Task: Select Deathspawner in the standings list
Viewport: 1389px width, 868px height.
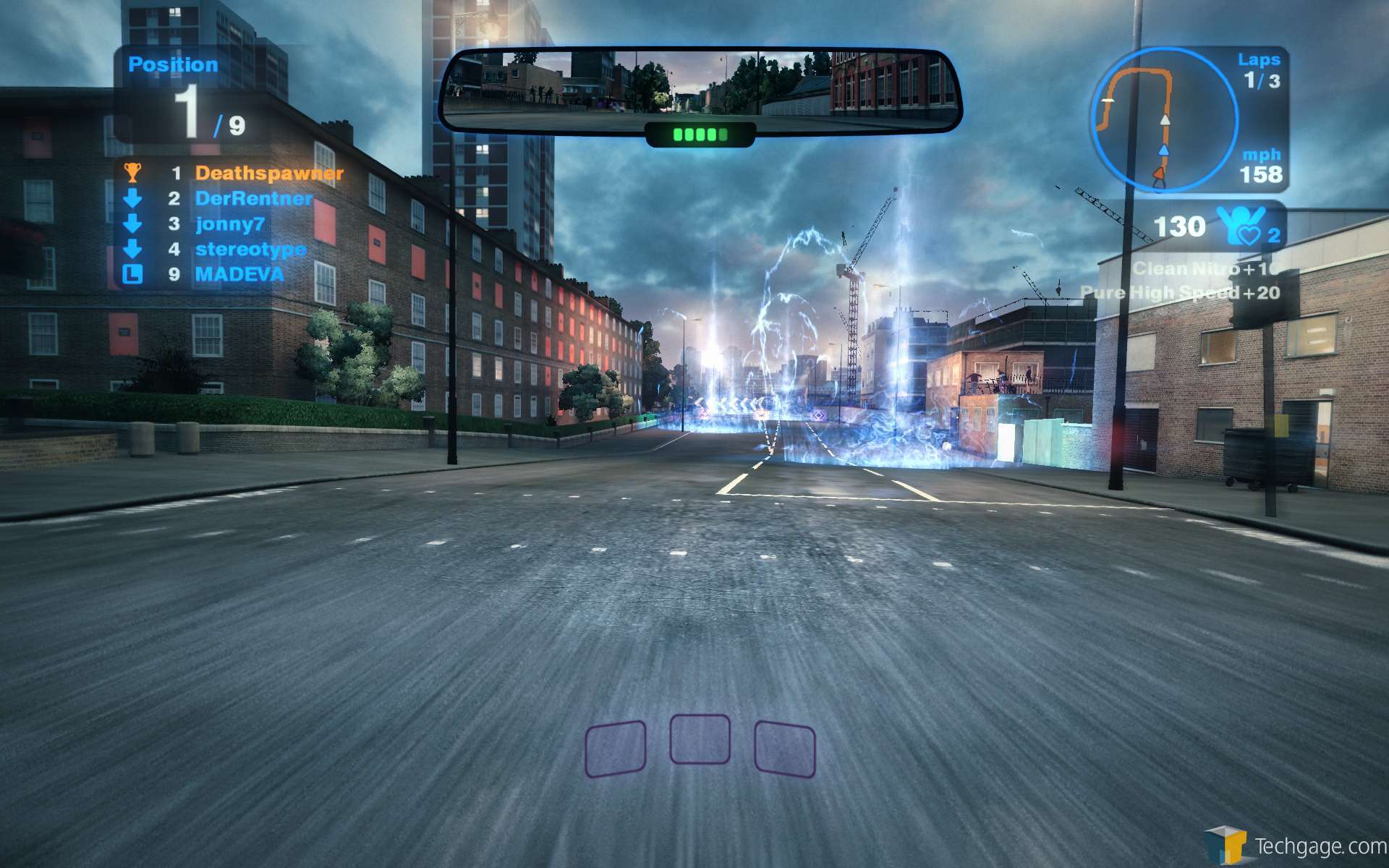Action: click(268, 174)
